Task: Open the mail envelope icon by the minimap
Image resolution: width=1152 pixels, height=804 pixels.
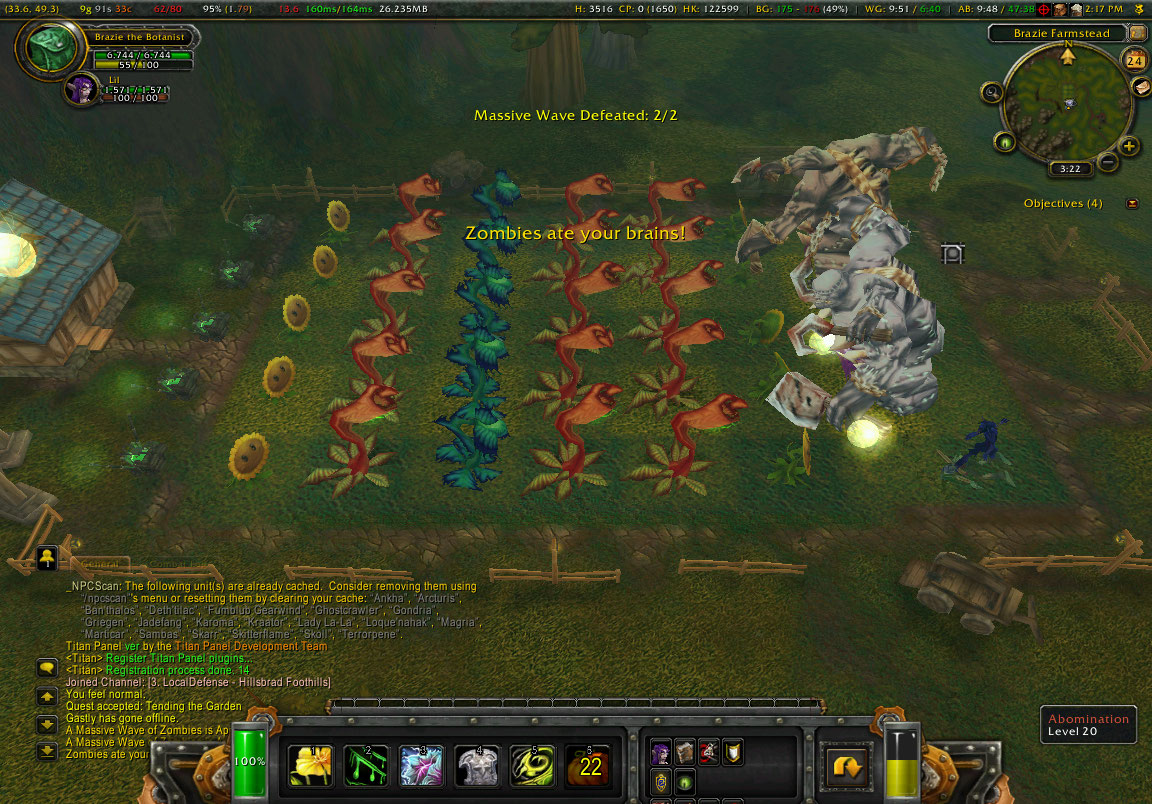Action: pos(1142,86)
